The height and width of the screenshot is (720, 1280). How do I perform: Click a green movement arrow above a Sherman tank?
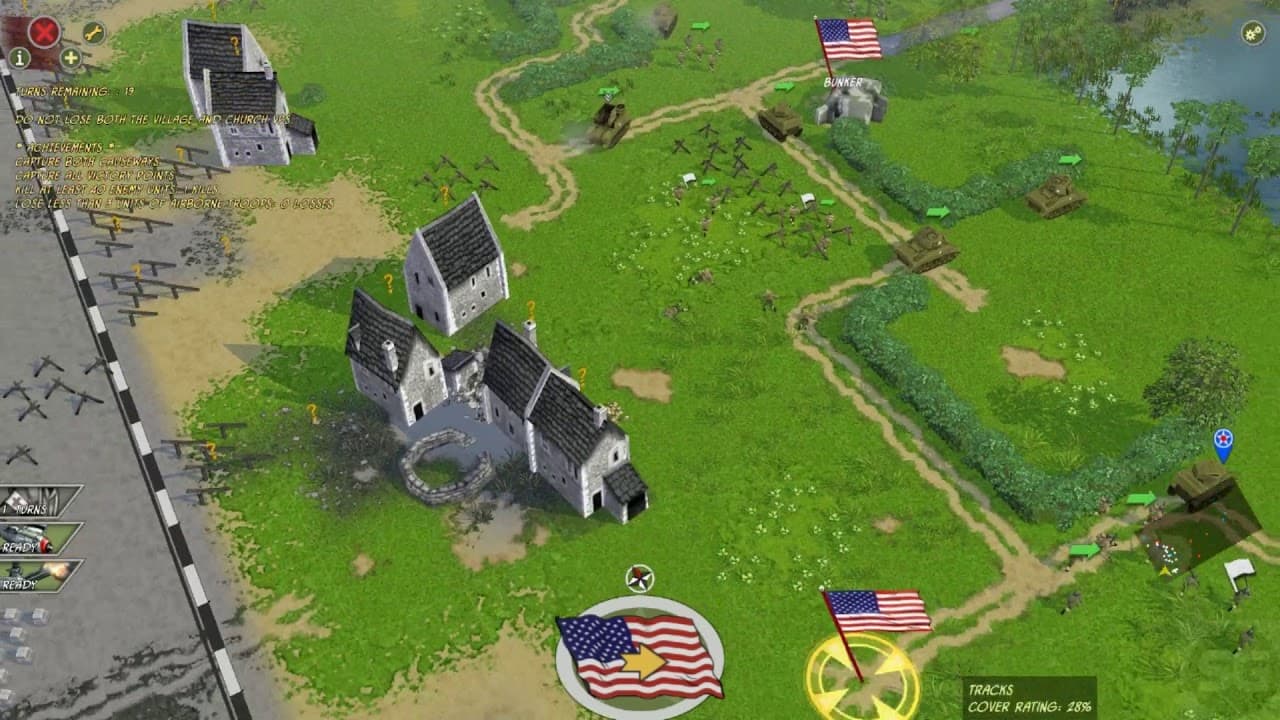click(937, 212)
